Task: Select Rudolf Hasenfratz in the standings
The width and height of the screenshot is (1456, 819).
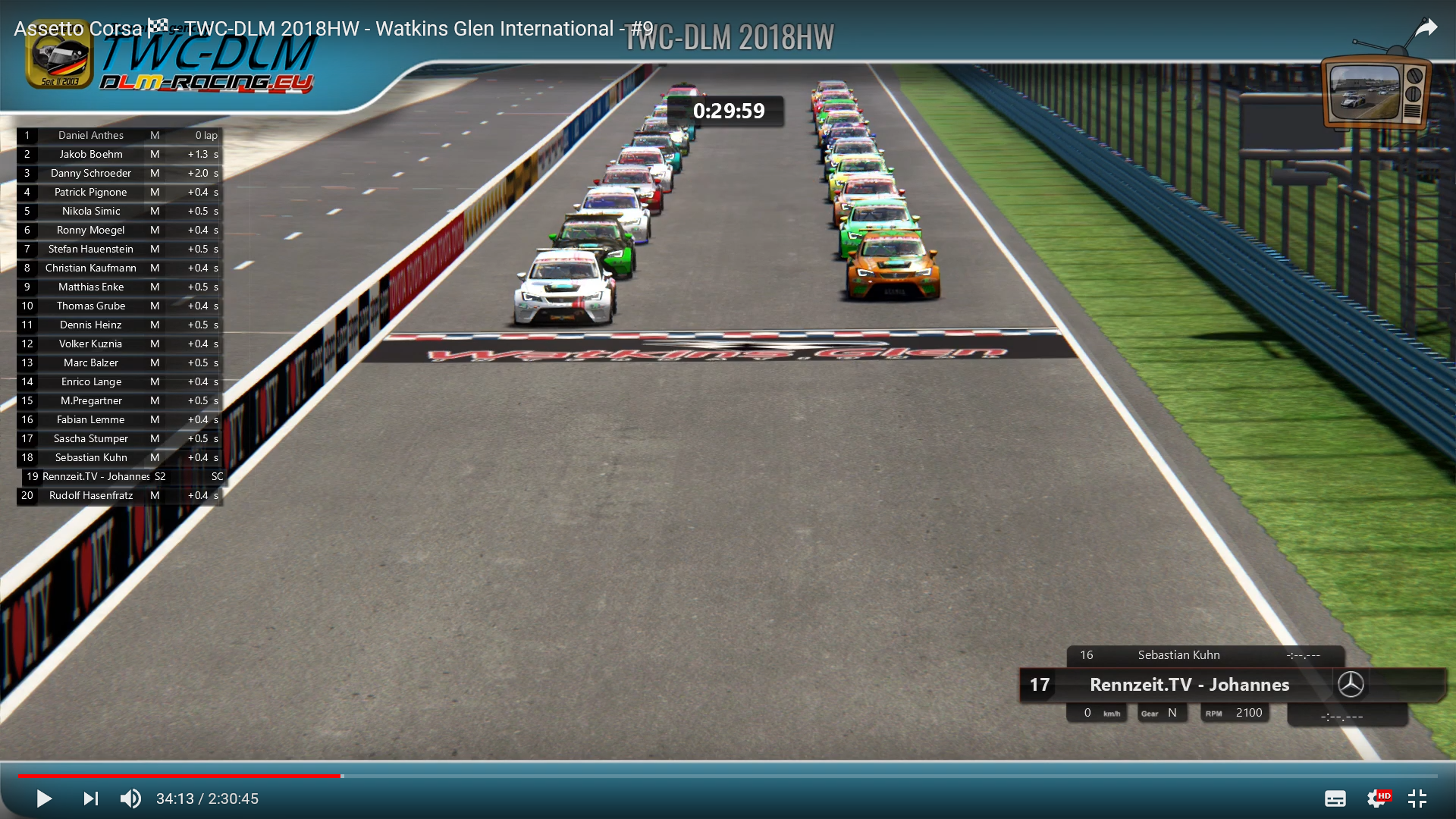Action: 91,496
